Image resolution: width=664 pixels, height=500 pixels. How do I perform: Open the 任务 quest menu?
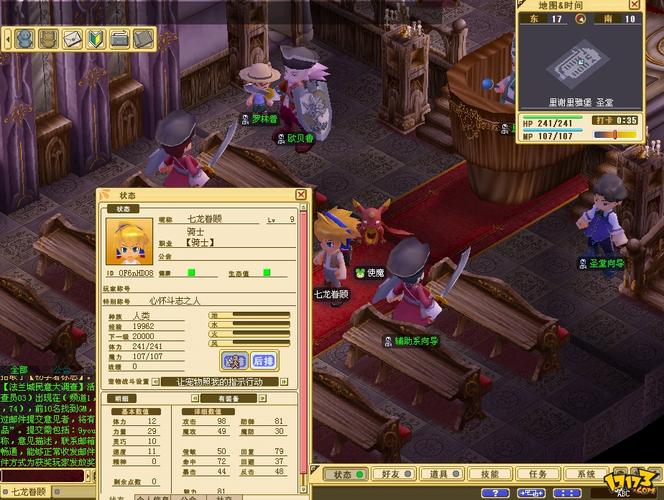pyautogui.click(x=536, y=474)
